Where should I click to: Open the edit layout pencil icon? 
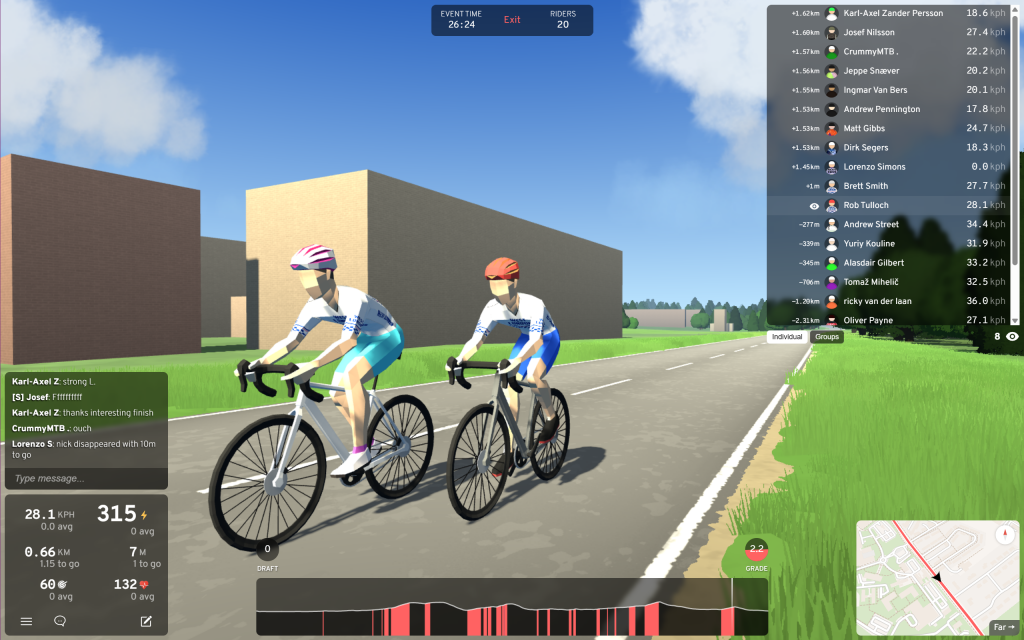pos(146,621)
